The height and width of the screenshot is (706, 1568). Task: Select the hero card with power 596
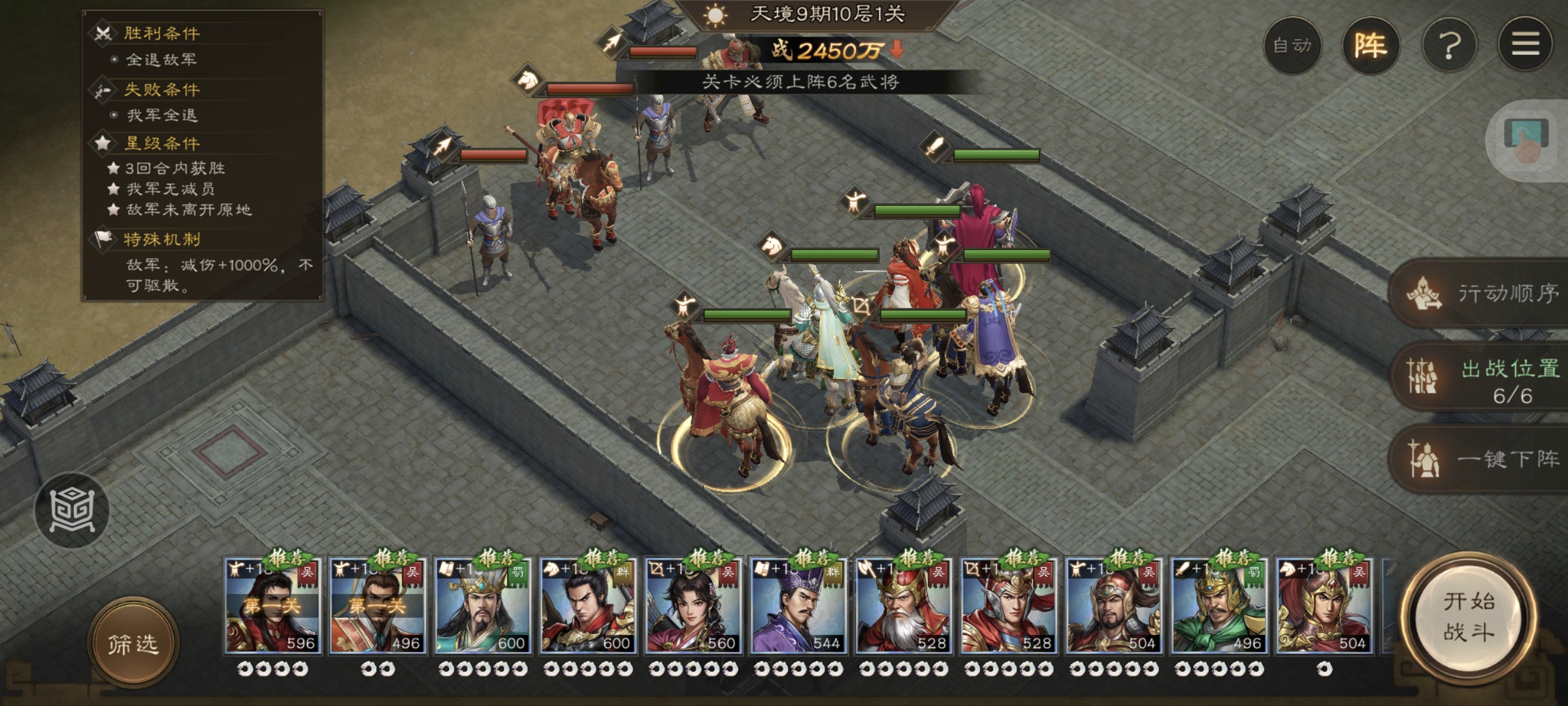272,606
